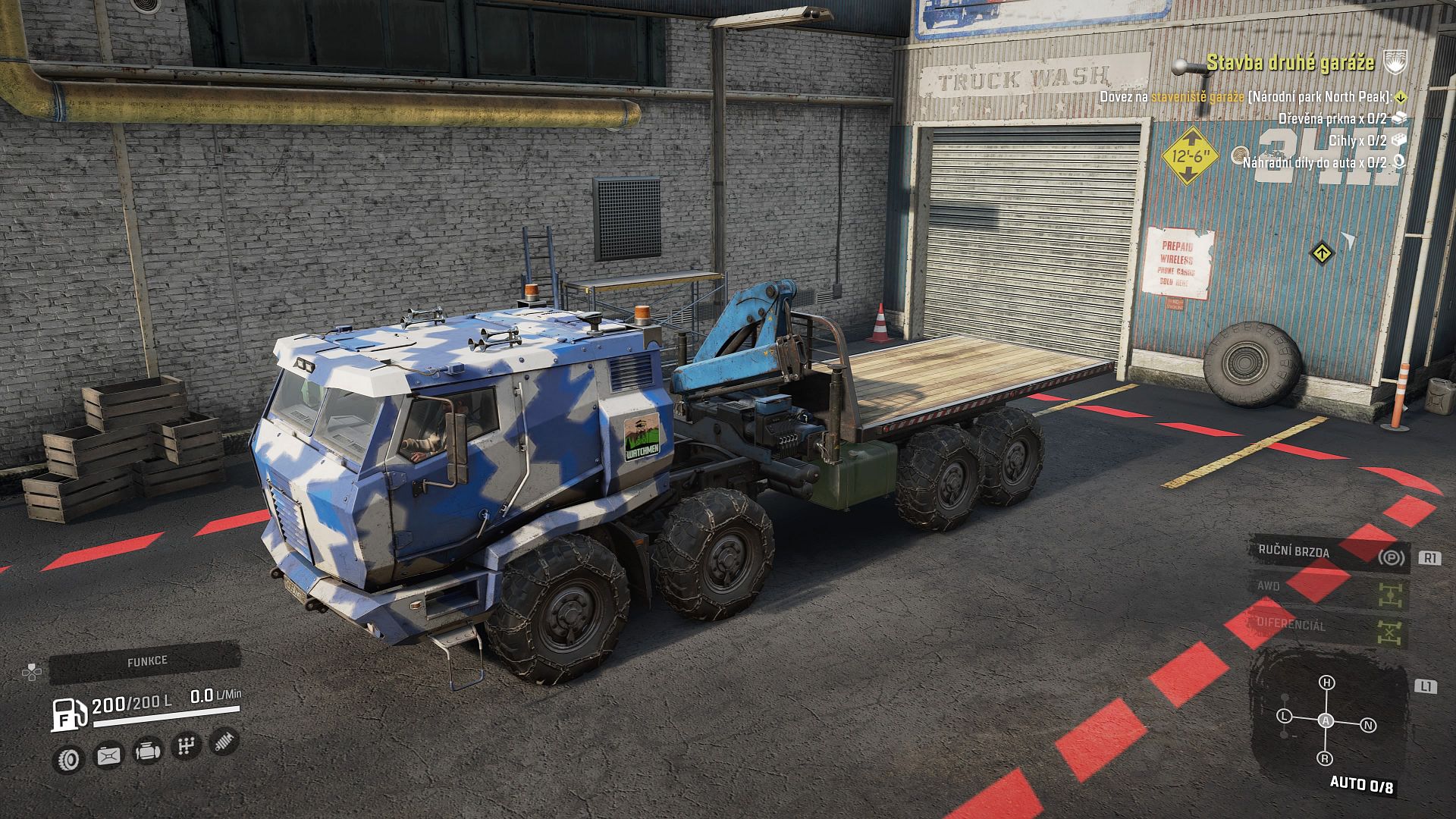Select the suspension spring damage icon

tap(224, 741)
